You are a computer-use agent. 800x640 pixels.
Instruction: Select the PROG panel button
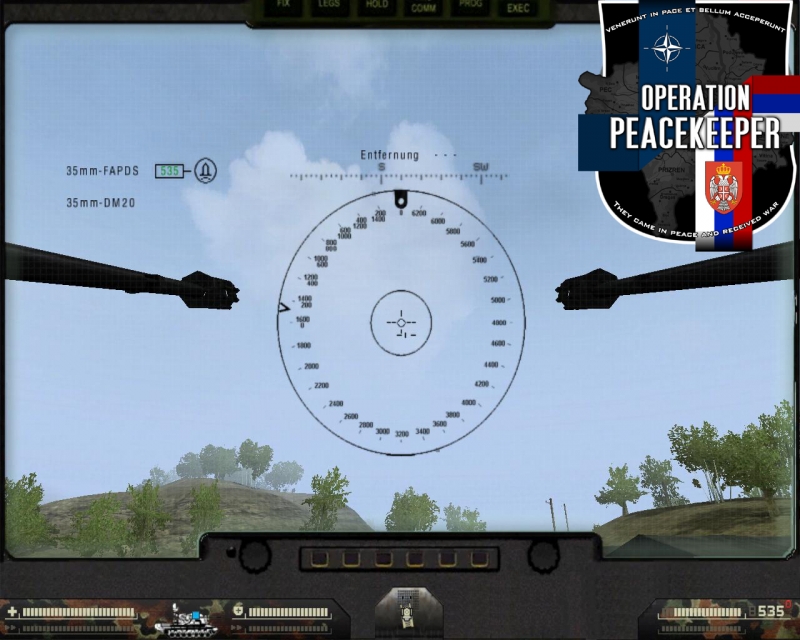click(x=471, y=6)
